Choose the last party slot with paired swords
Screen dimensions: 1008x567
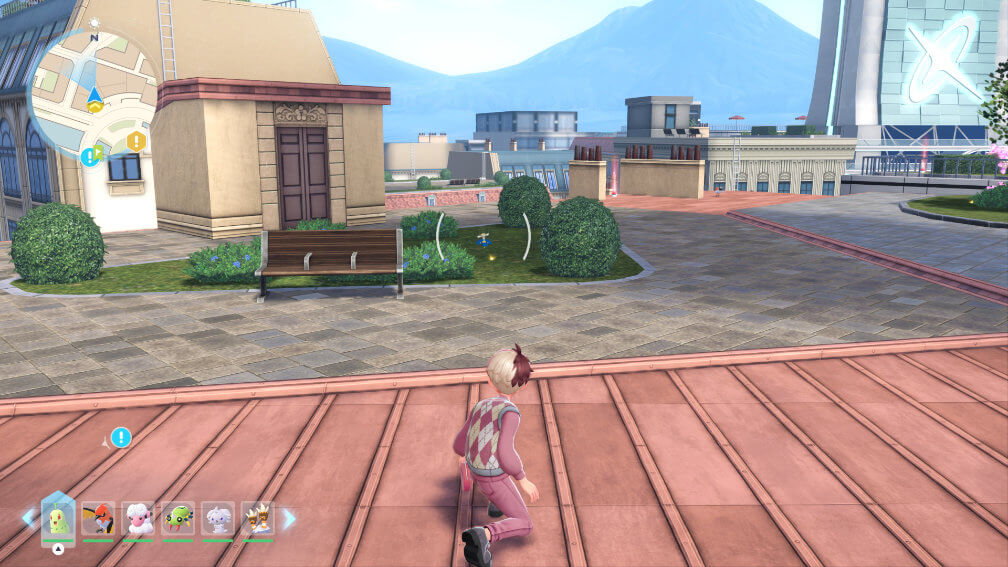(x=257, y=518)
